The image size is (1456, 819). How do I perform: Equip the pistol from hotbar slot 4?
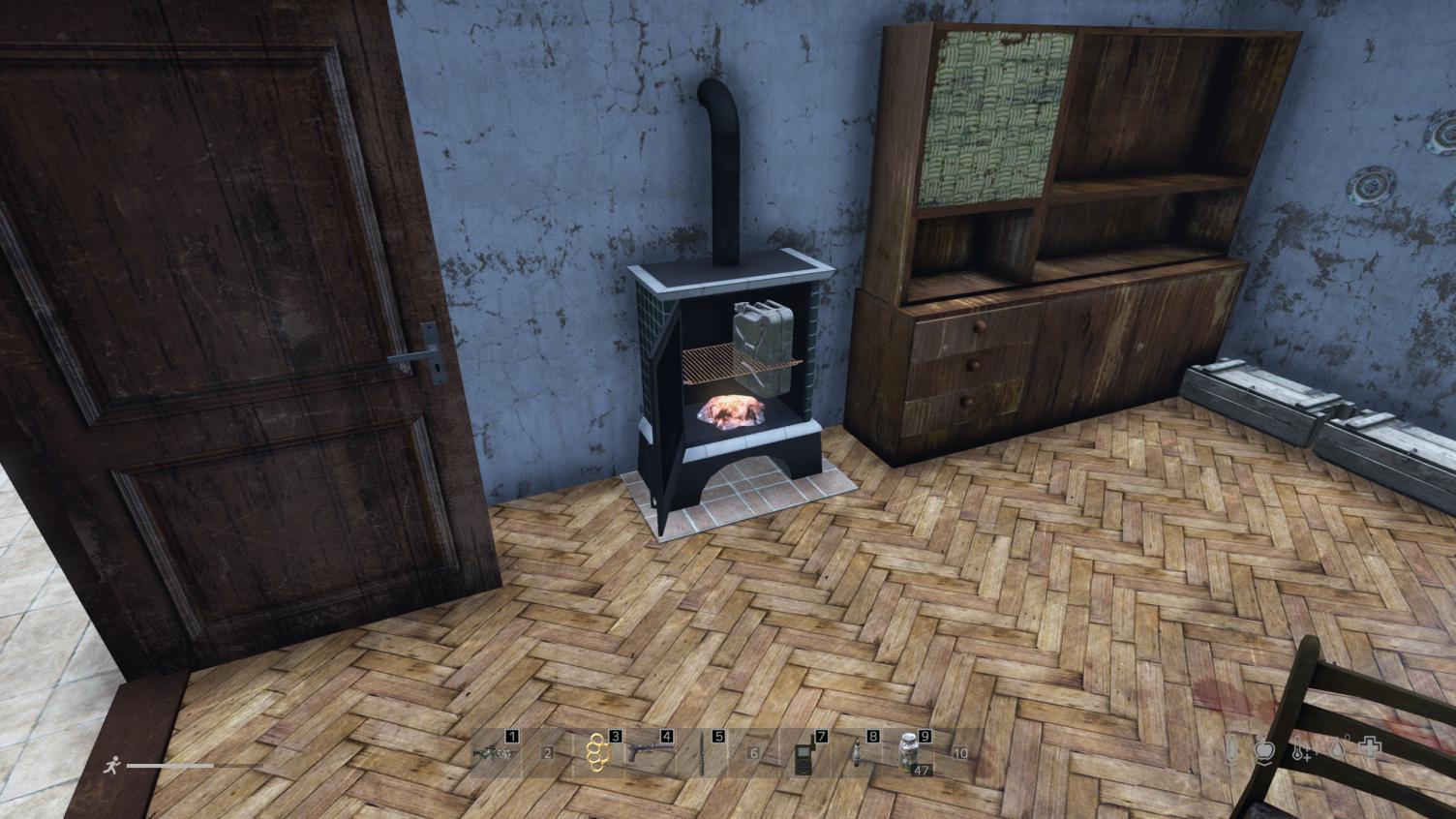coord(651,754)
